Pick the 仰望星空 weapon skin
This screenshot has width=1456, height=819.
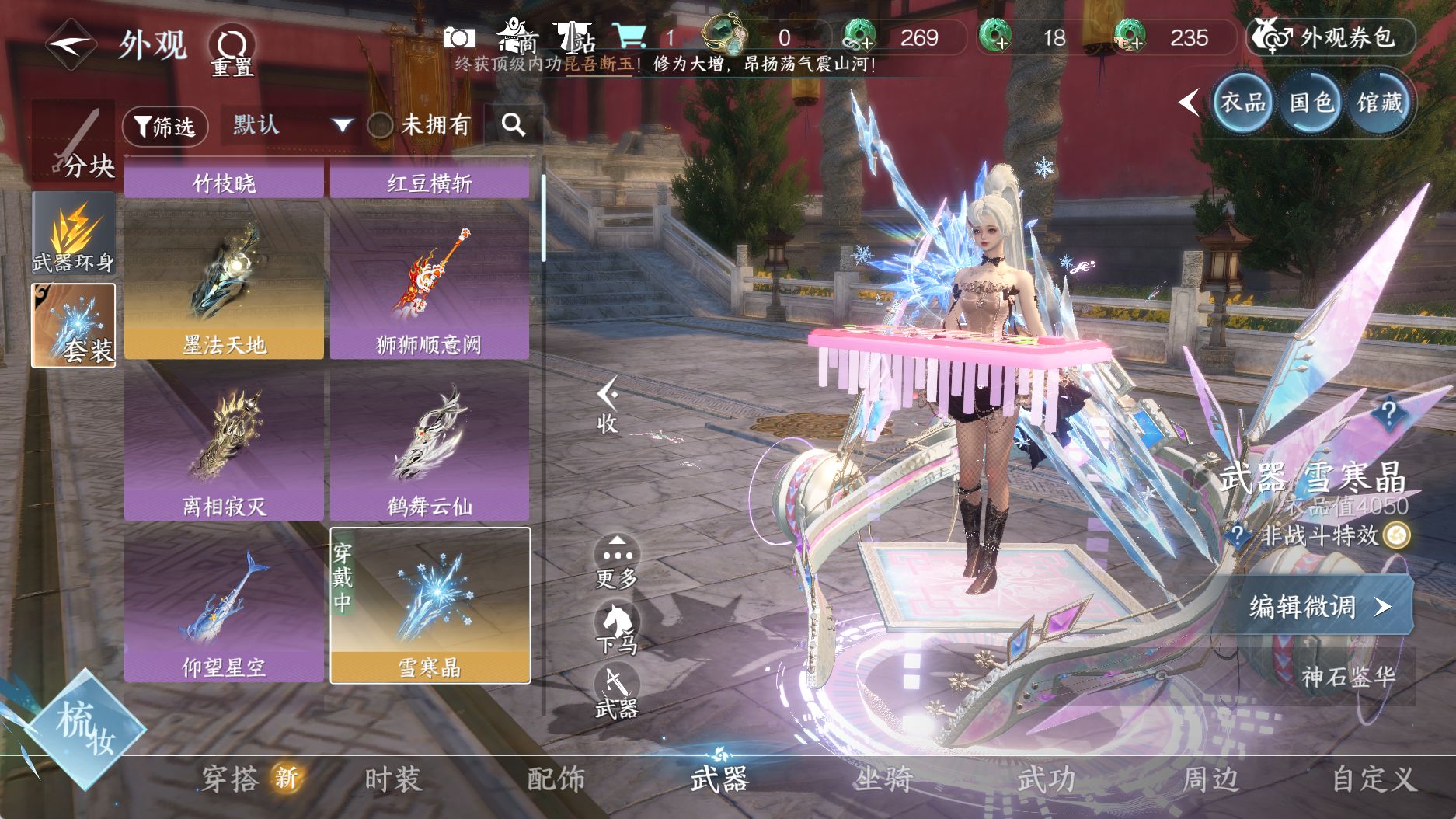[x=224, y=605]
